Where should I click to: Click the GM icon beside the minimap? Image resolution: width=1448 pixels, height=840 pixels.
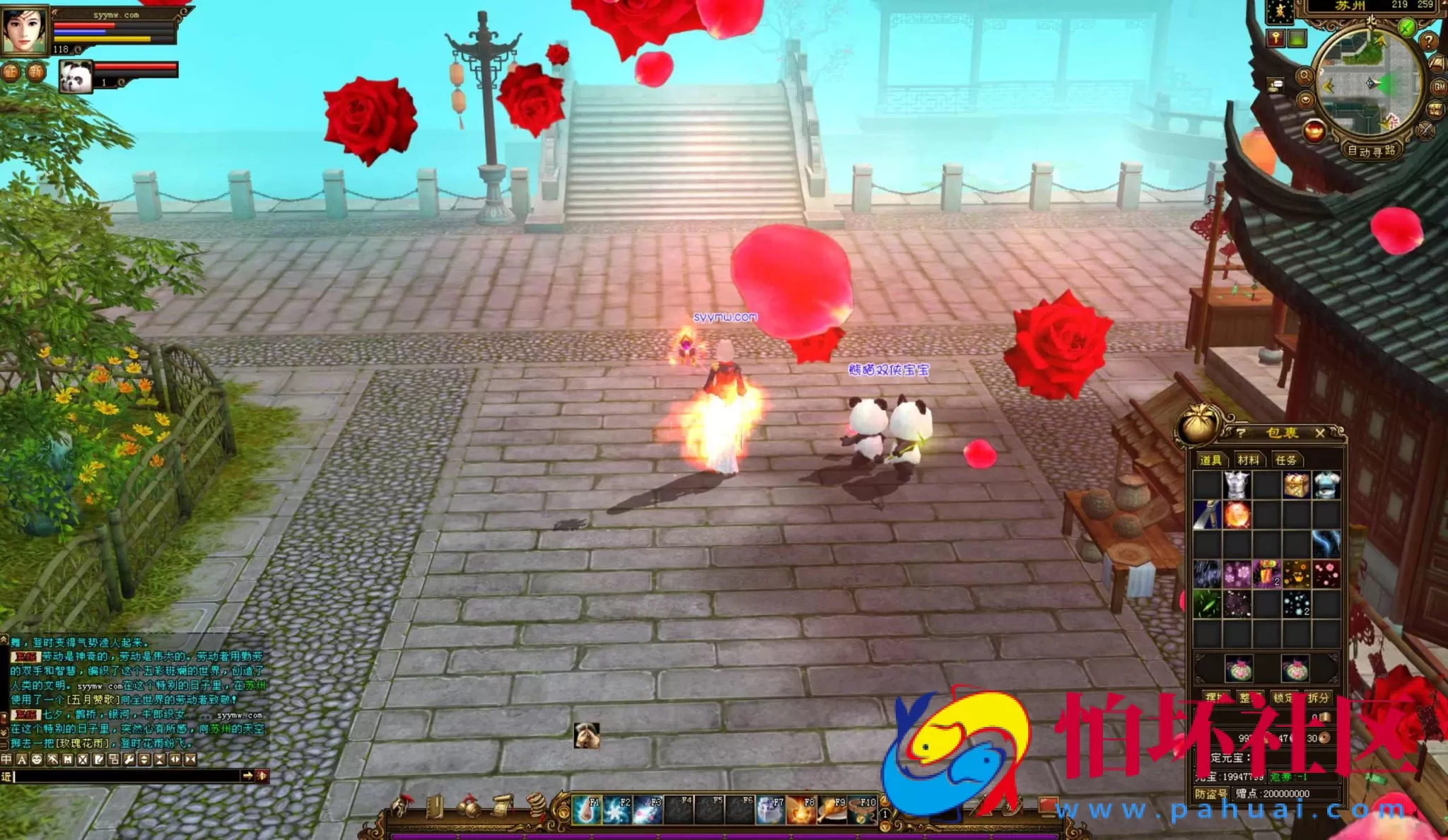[1439, 87]
